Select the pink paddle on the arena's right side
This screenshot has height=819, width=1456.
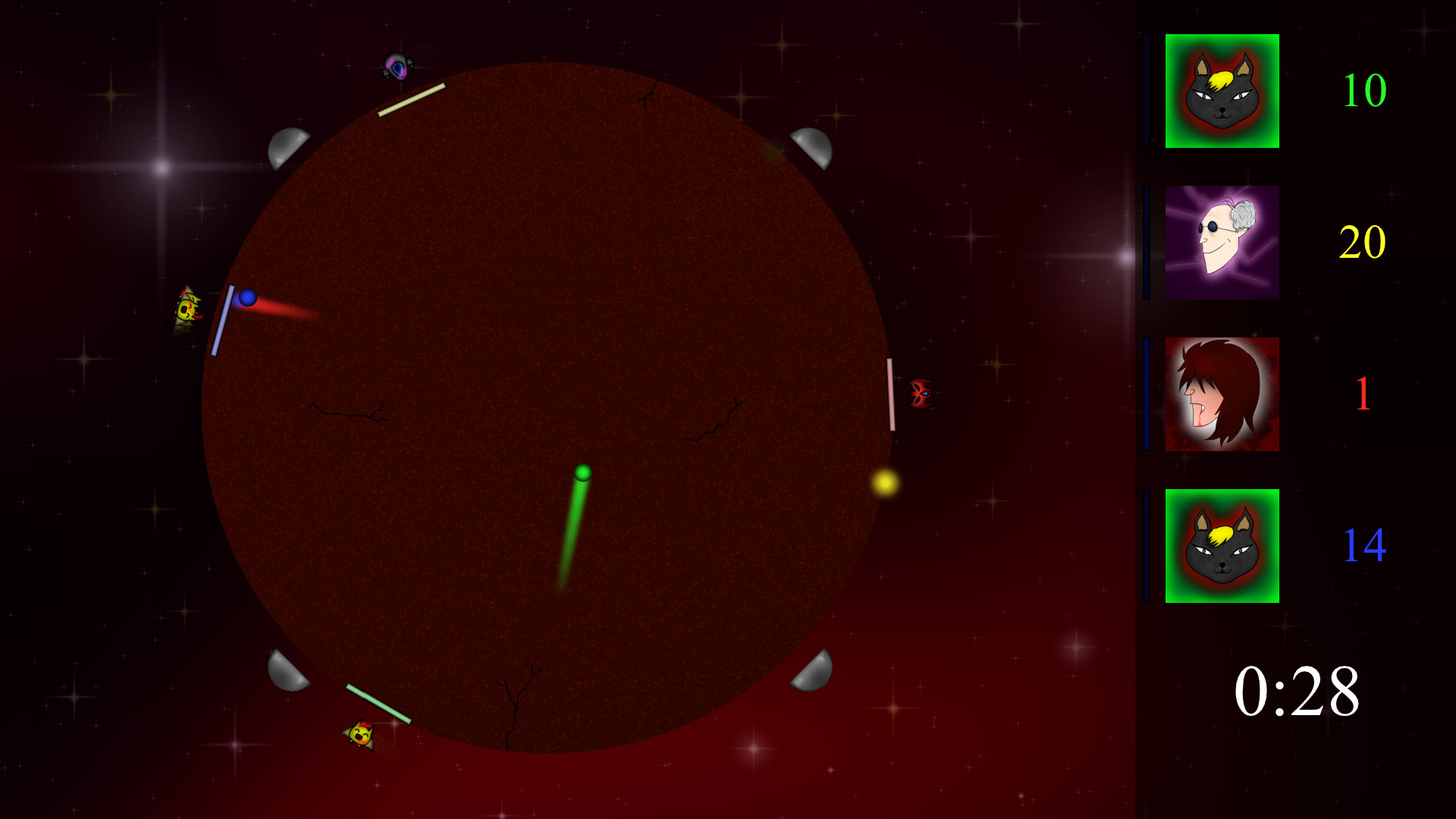(891, 394)
